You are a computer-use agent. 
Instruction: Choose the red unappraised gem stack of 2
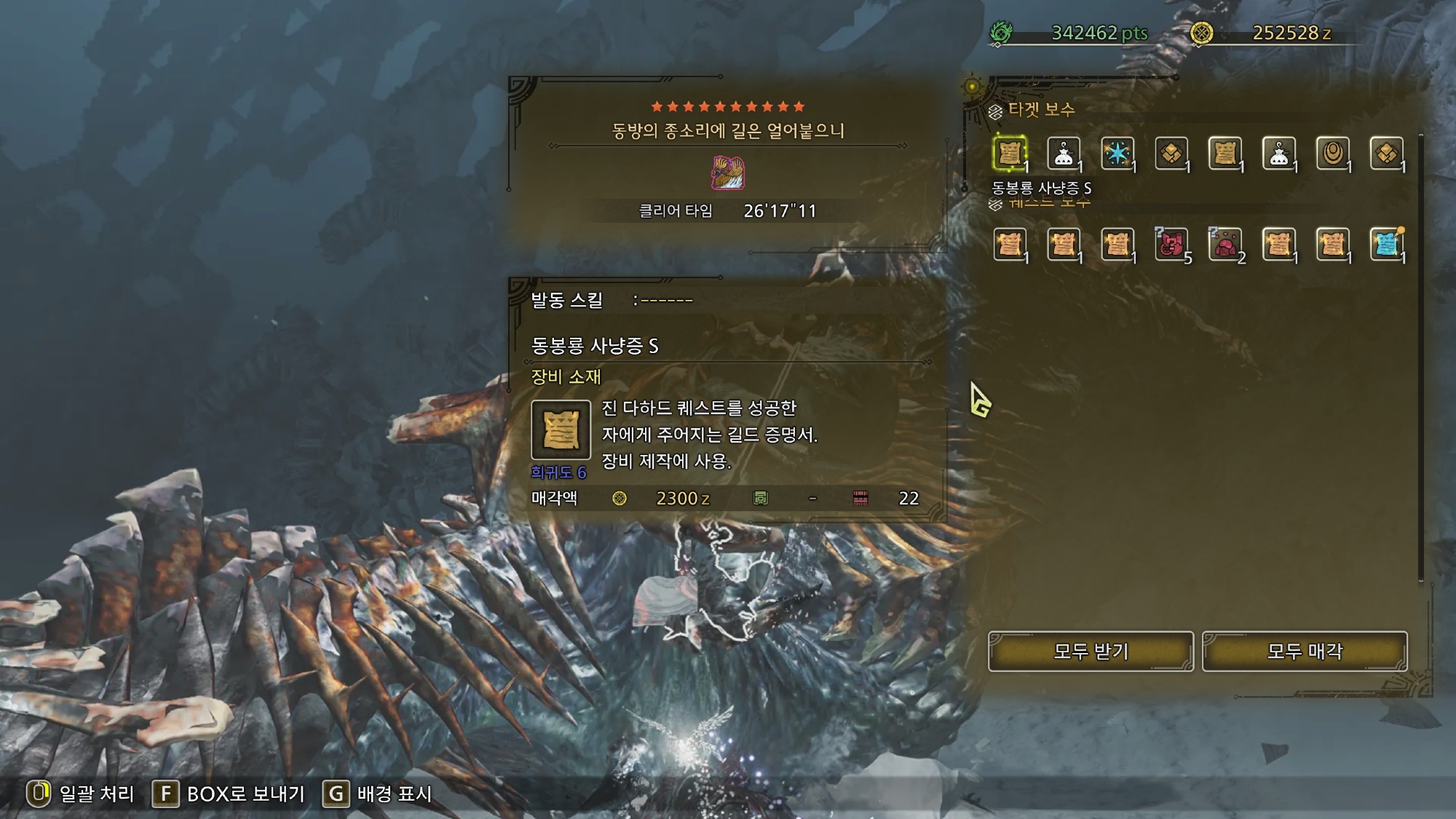point(1225,245)
